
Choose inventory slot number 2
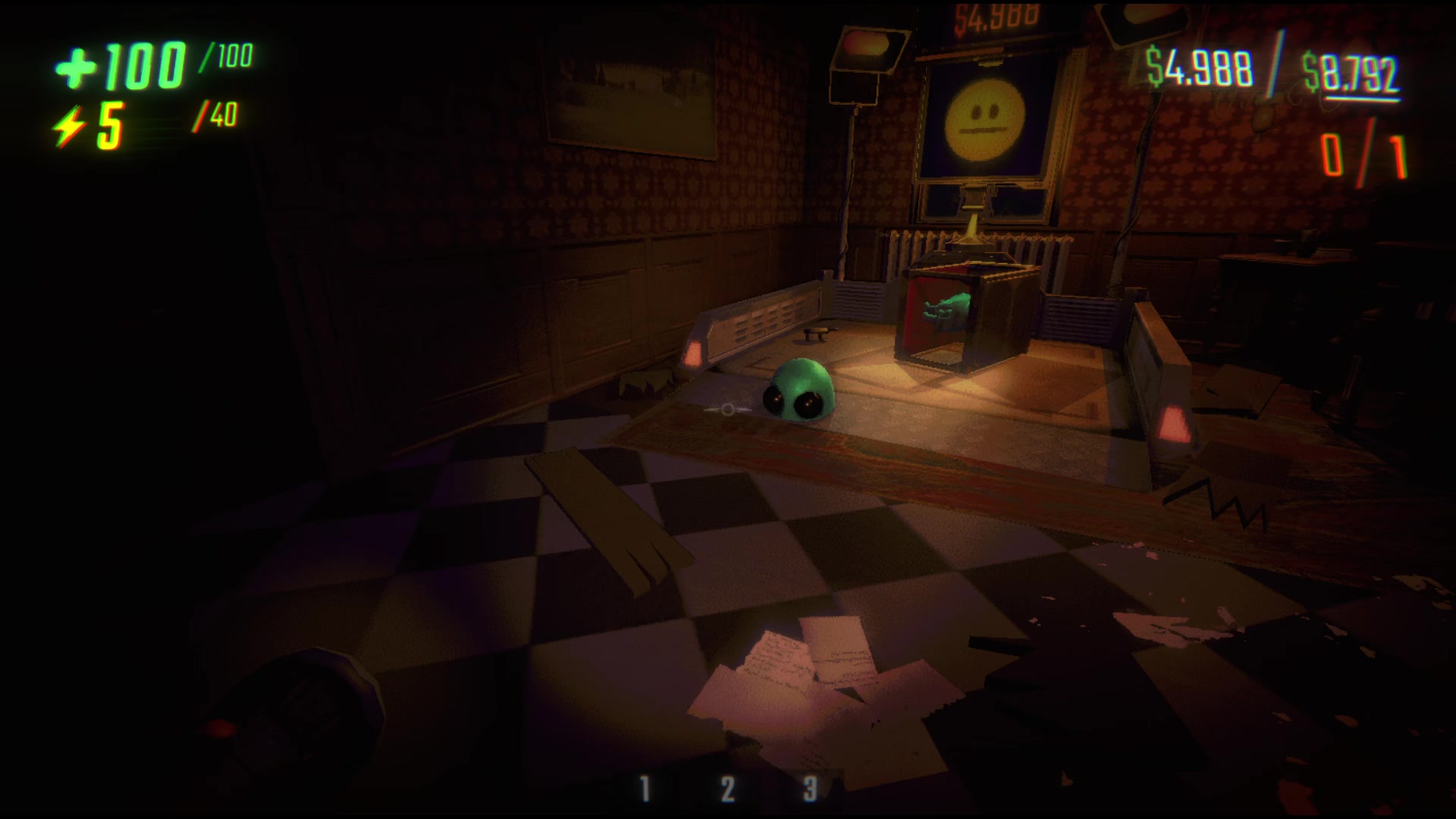727,789
